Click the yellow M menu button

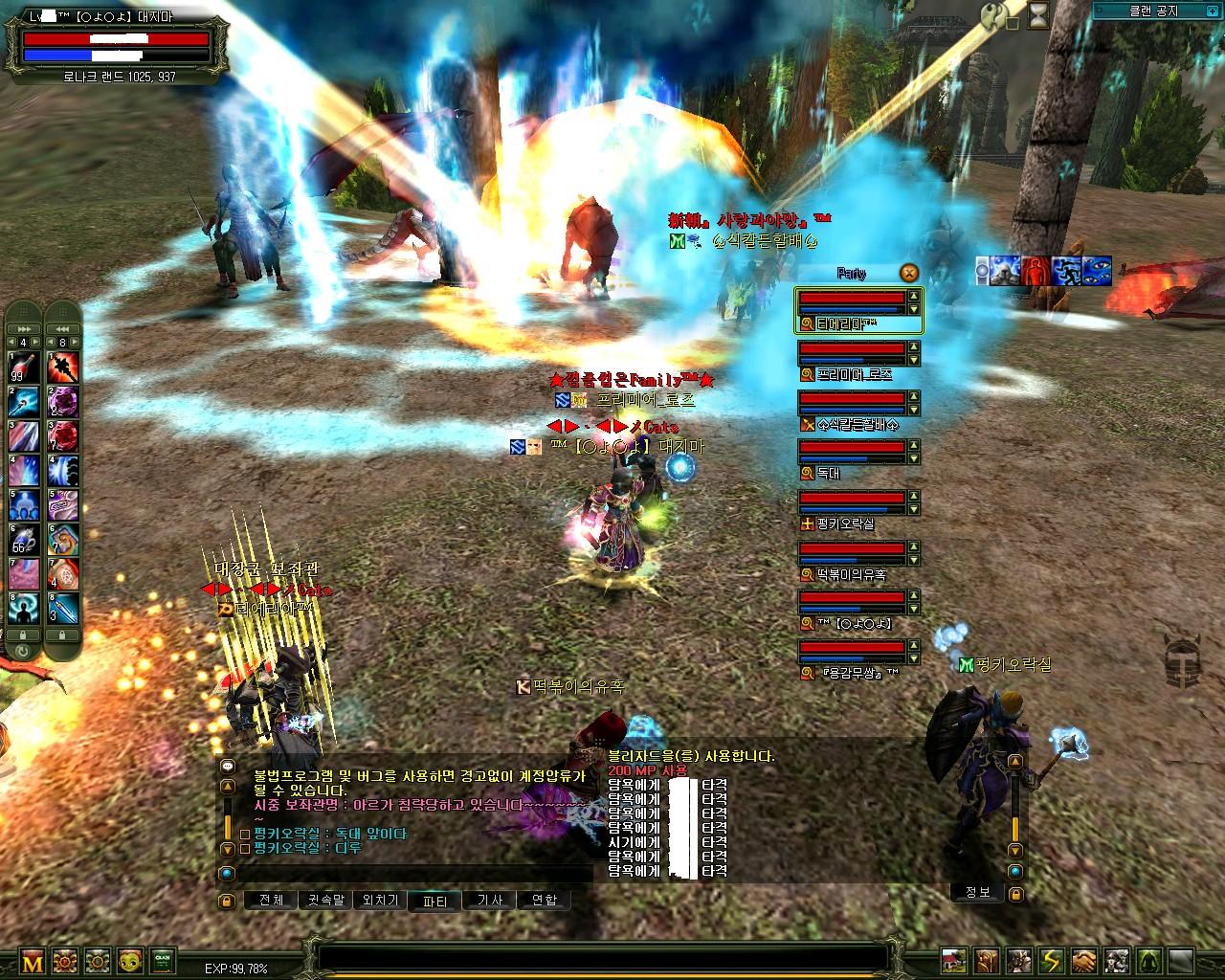pos(33,962)
